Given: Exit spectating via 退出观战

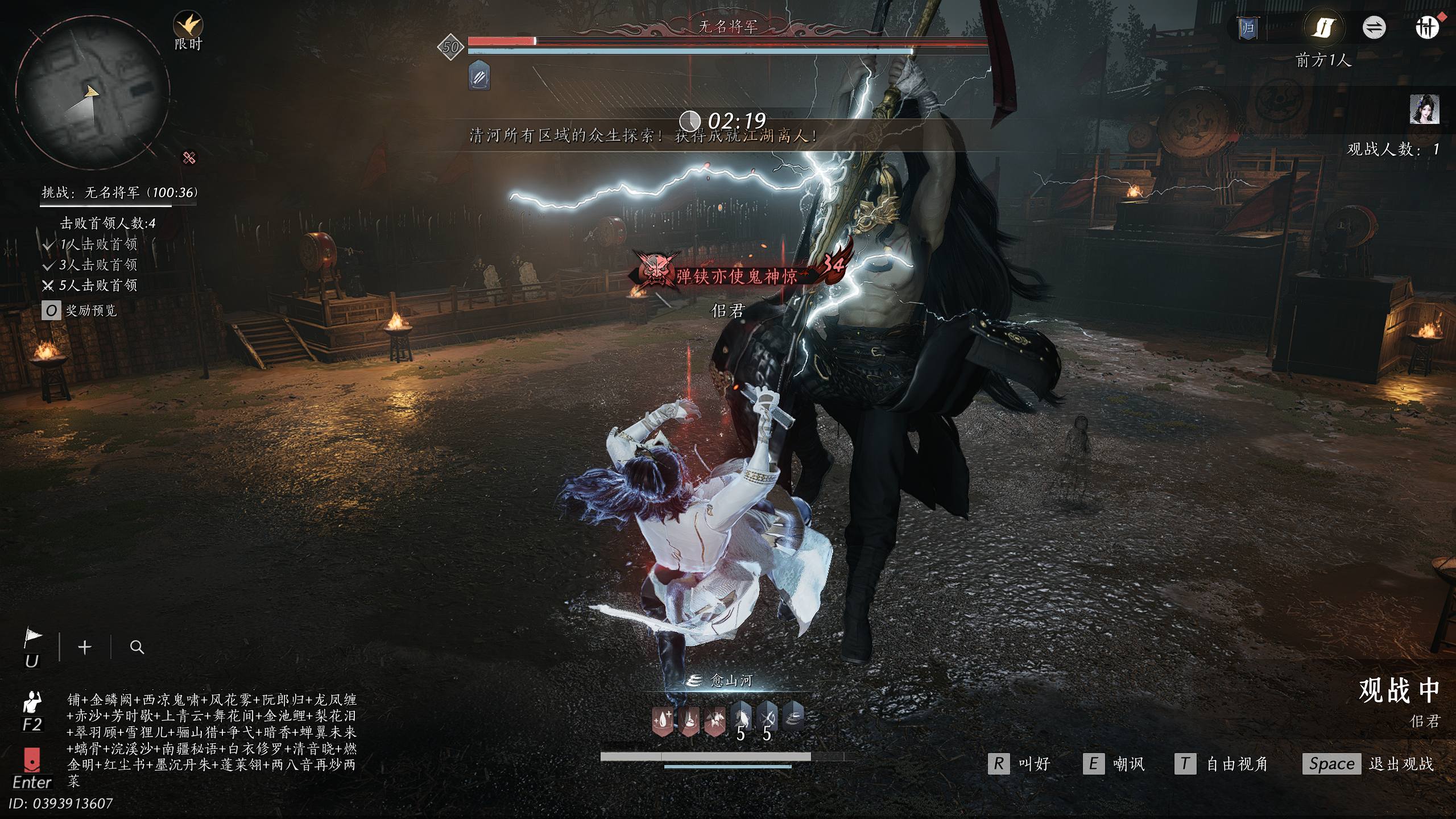Looking at the screenshot, I should pyautogui.click(x=1368, y=764).
